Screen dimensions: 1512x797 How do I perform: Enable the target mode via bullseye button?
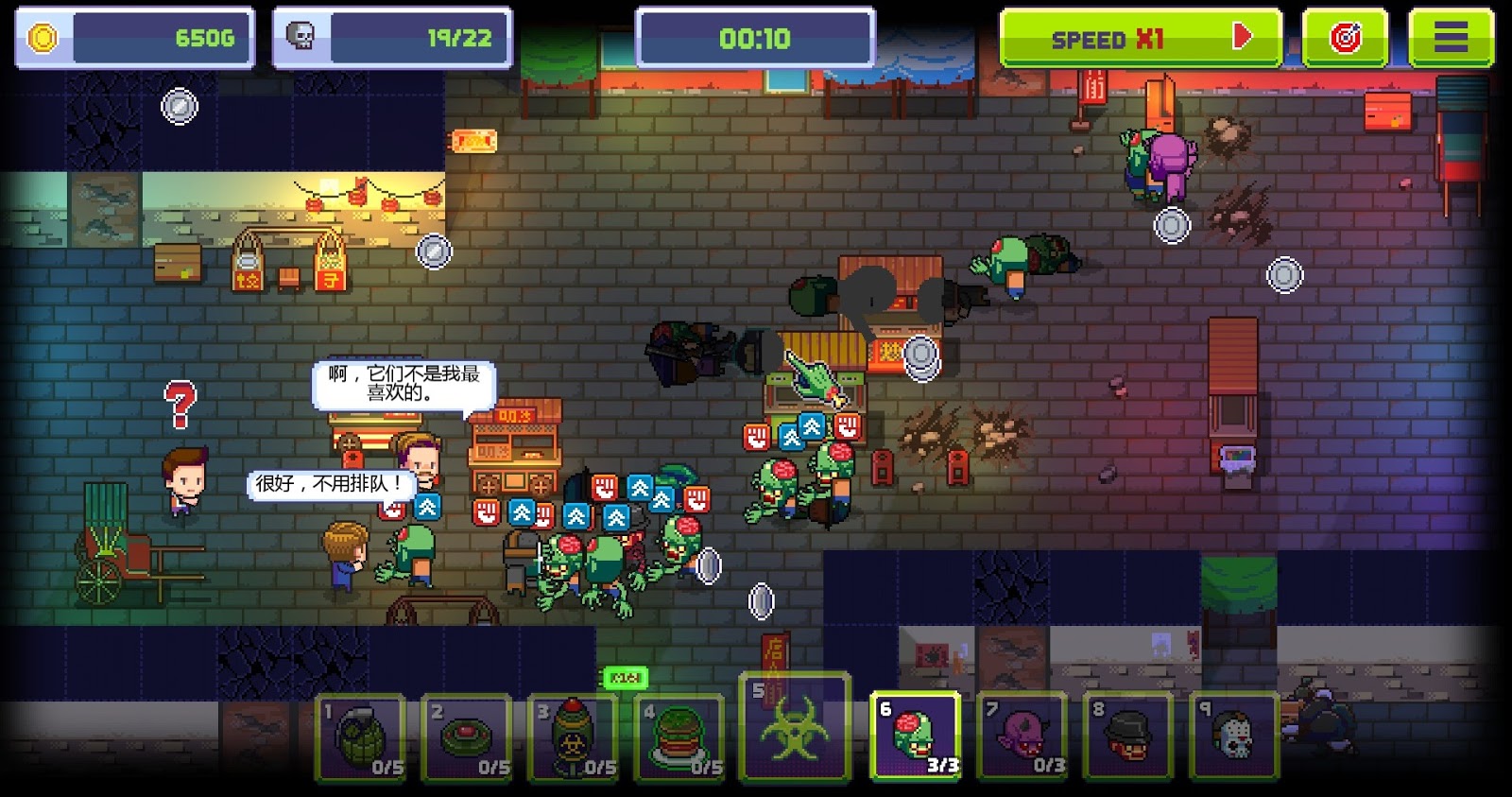(1347, 35)
